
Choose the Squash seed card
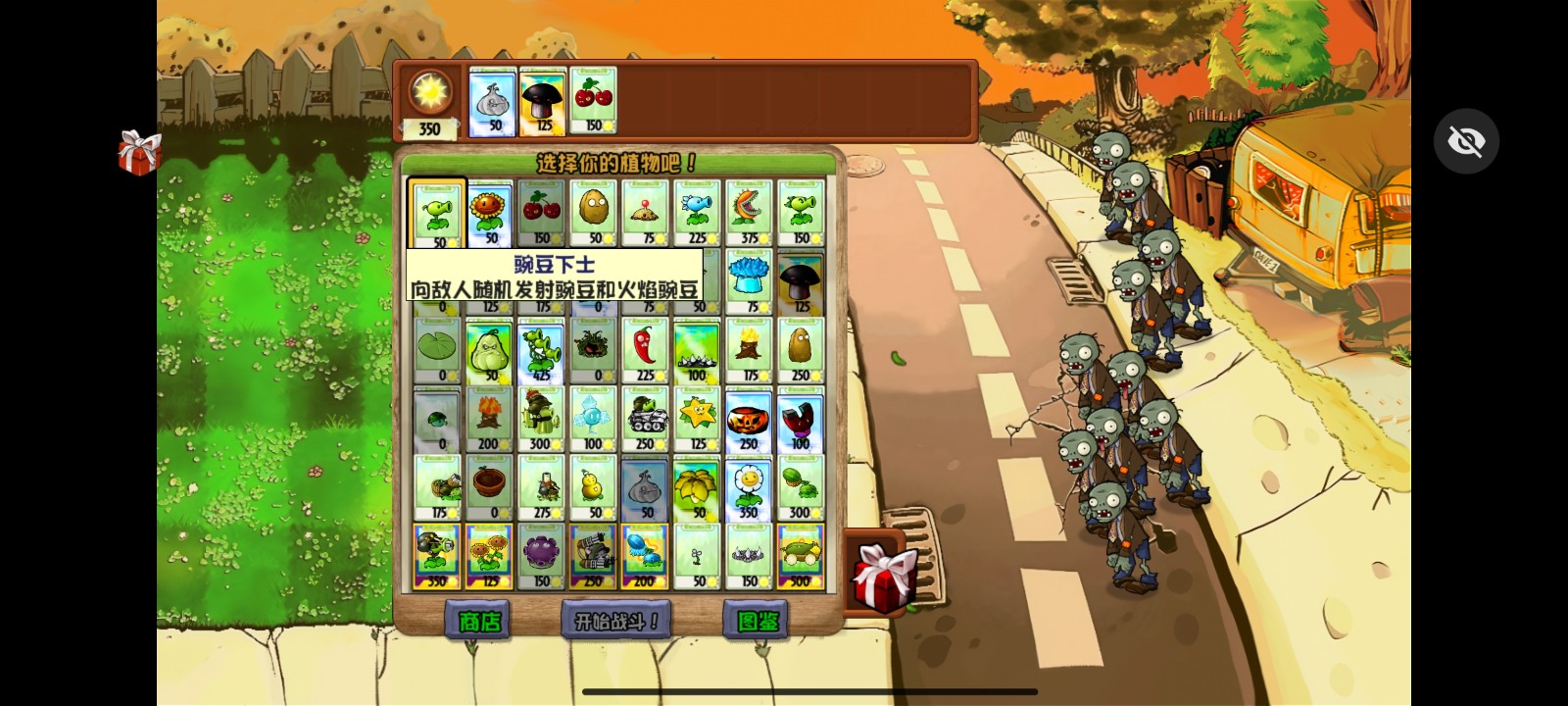(x=488, y=348)
